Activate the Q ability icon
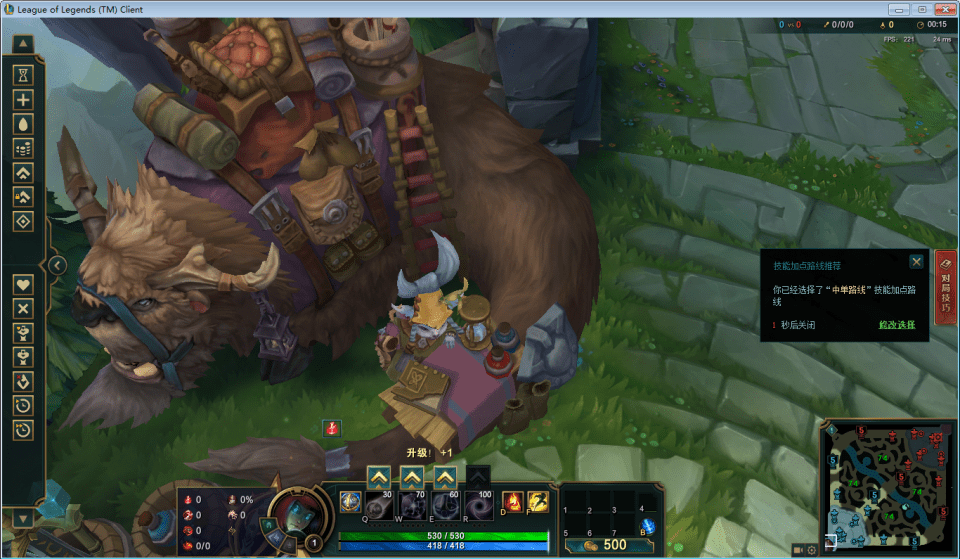The image size is (960, 559). pyautogui.click(x=350, y=502)
